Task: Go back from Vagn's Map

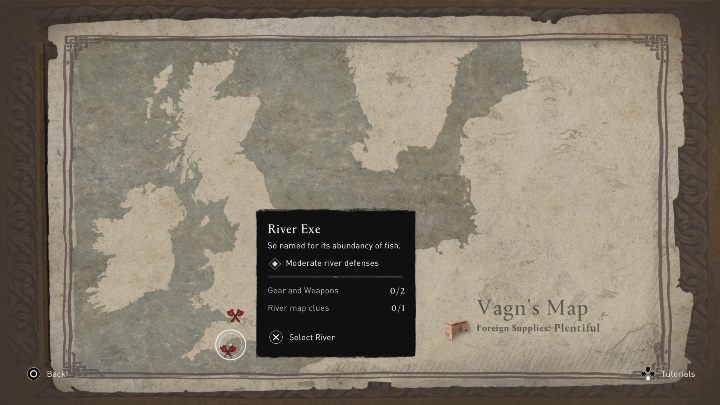Action: 46,373
